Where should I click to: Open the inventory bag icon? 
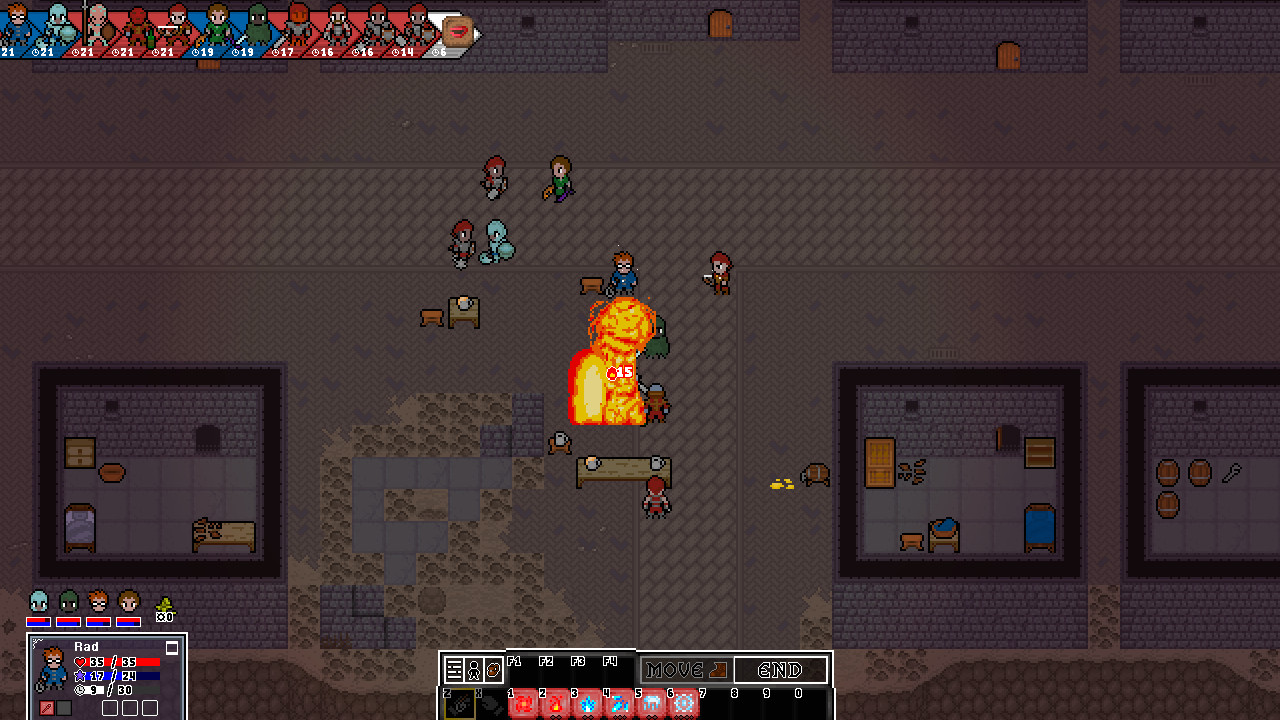coord(493,670)
